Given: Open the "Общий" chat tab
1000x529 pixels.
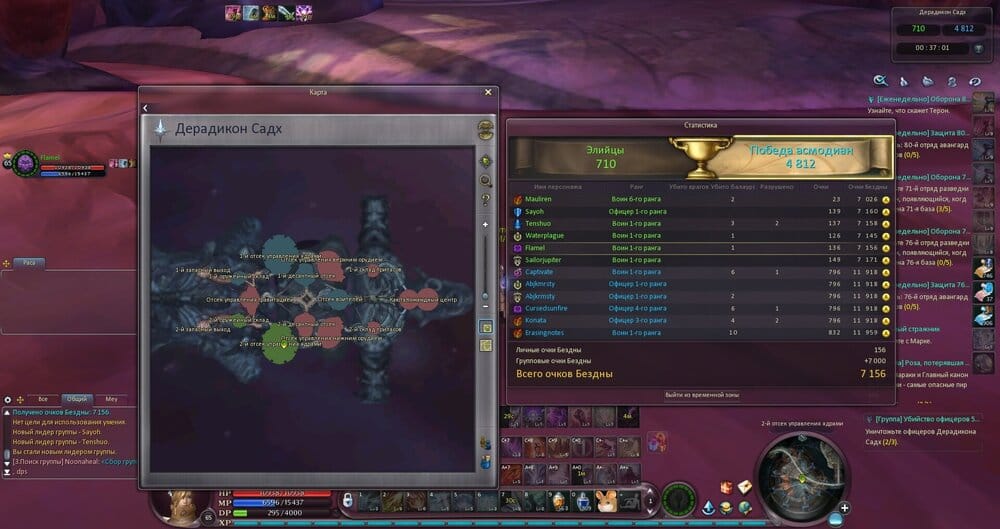Looking at the screenshot, I should [x=77, y=398].
